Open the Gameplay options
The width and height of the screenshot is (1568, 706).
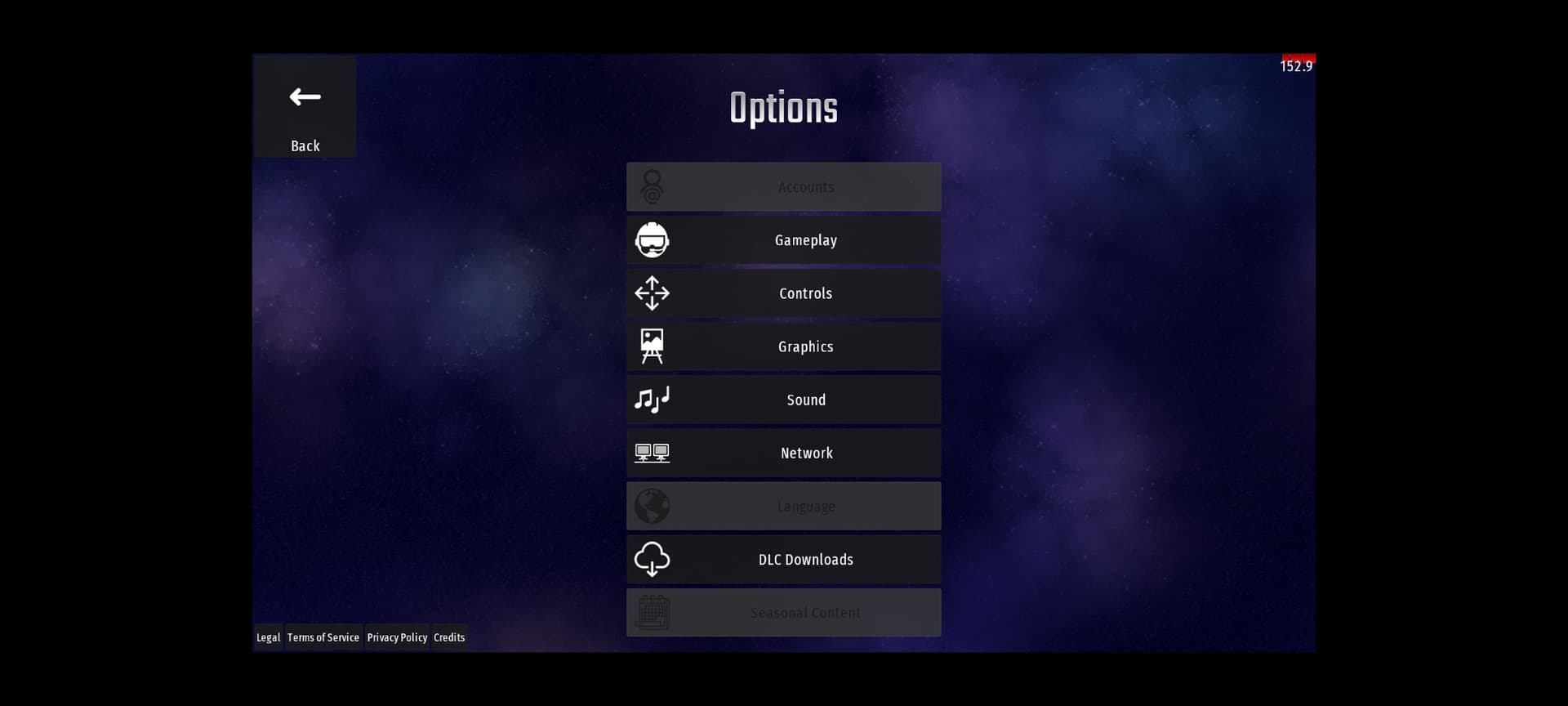pyautogui.click(x=783, y=240)
